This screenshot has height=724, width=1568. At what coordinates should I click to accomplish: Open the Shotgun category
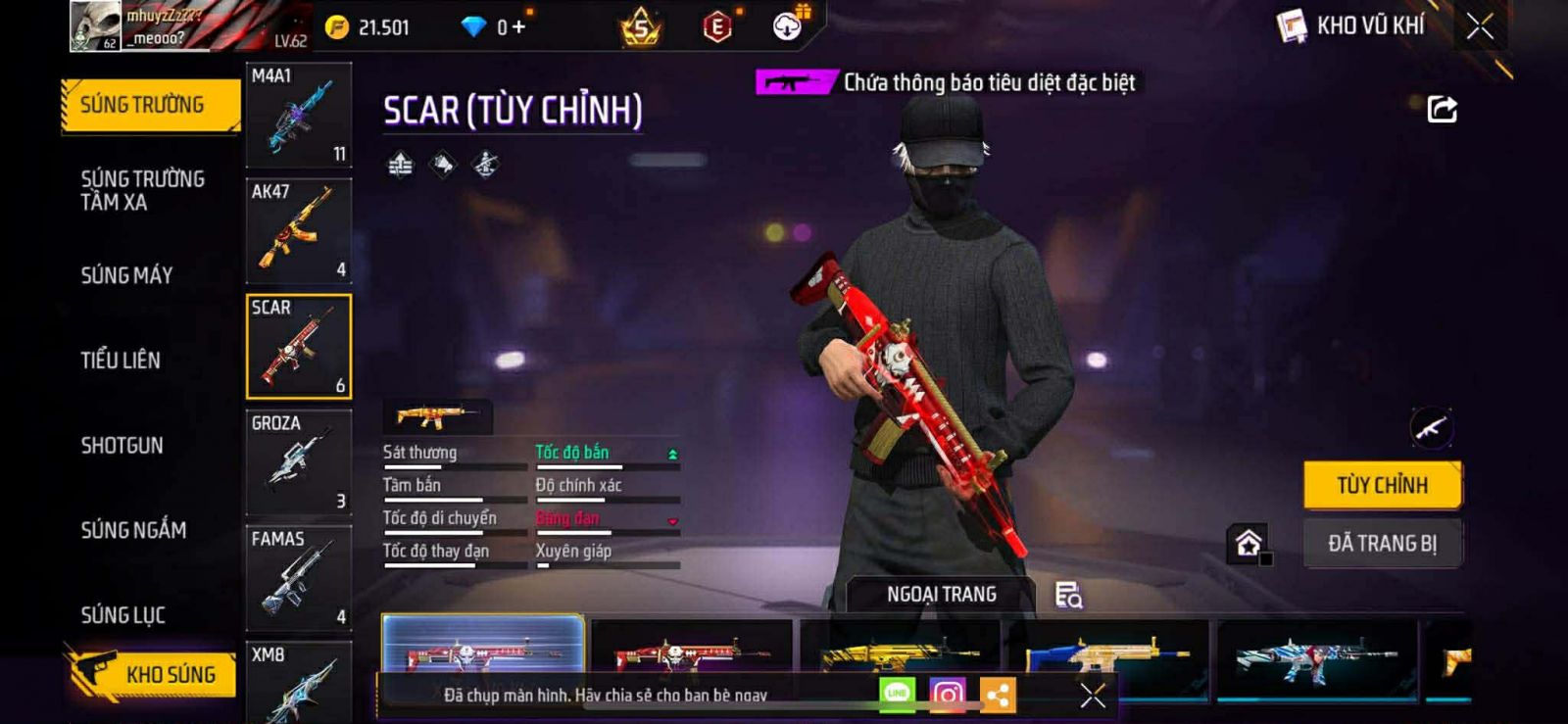122,446
